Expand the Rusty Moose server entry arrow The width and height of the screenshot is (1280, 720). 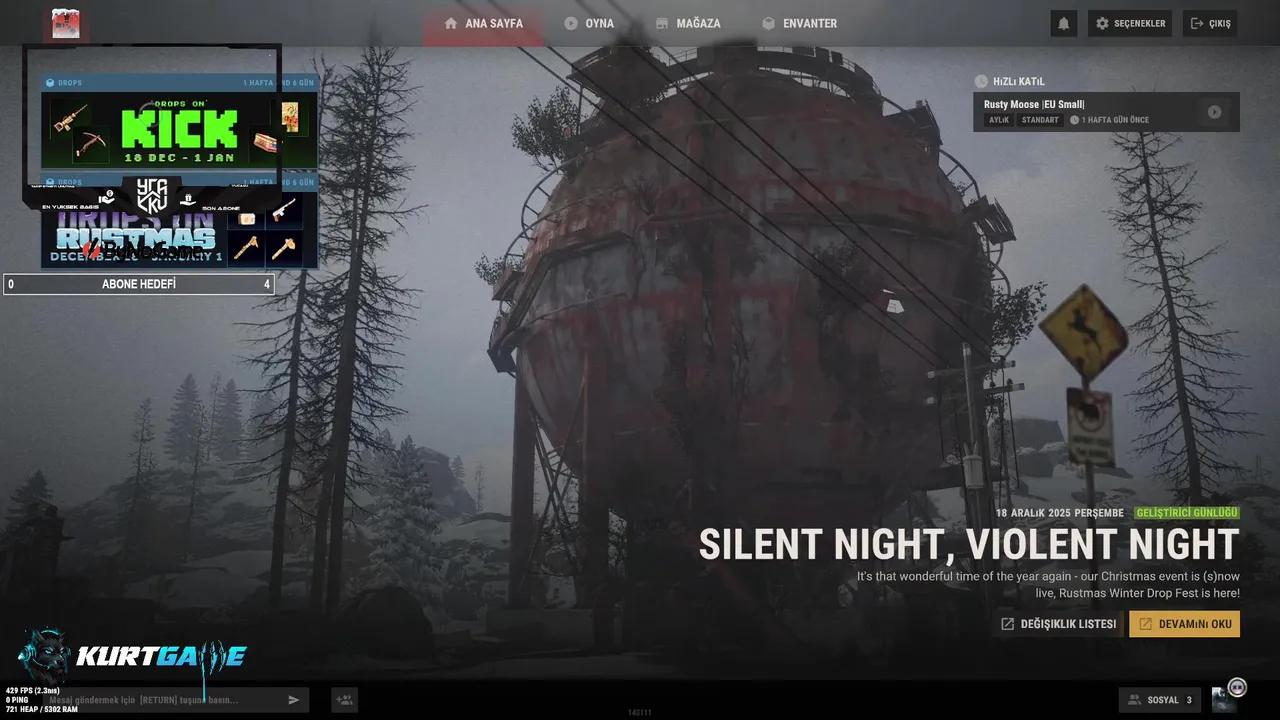coord(1215,112)
